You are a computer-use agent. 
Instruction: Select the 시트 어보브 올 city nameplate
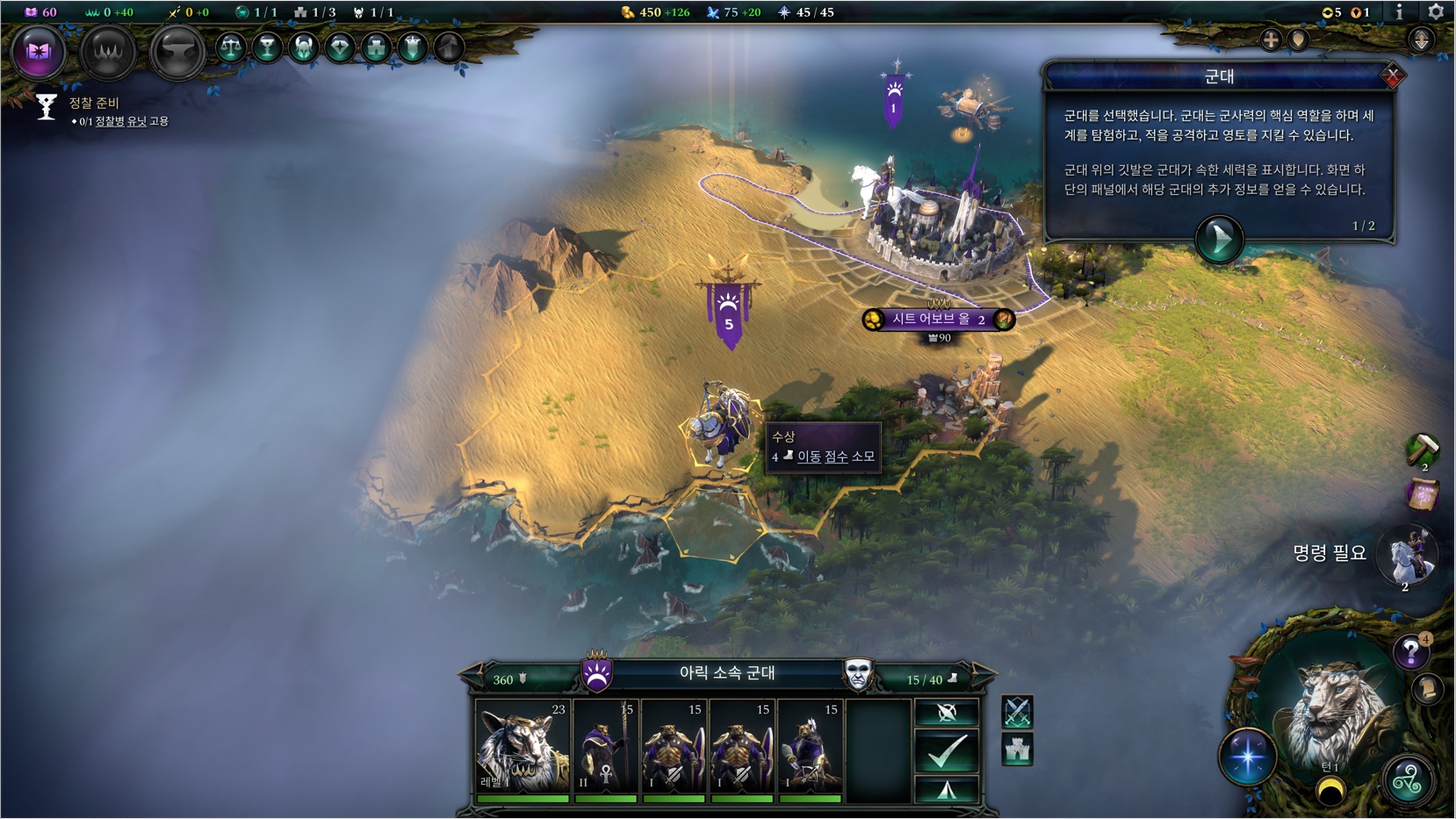[x=938, y=320]
